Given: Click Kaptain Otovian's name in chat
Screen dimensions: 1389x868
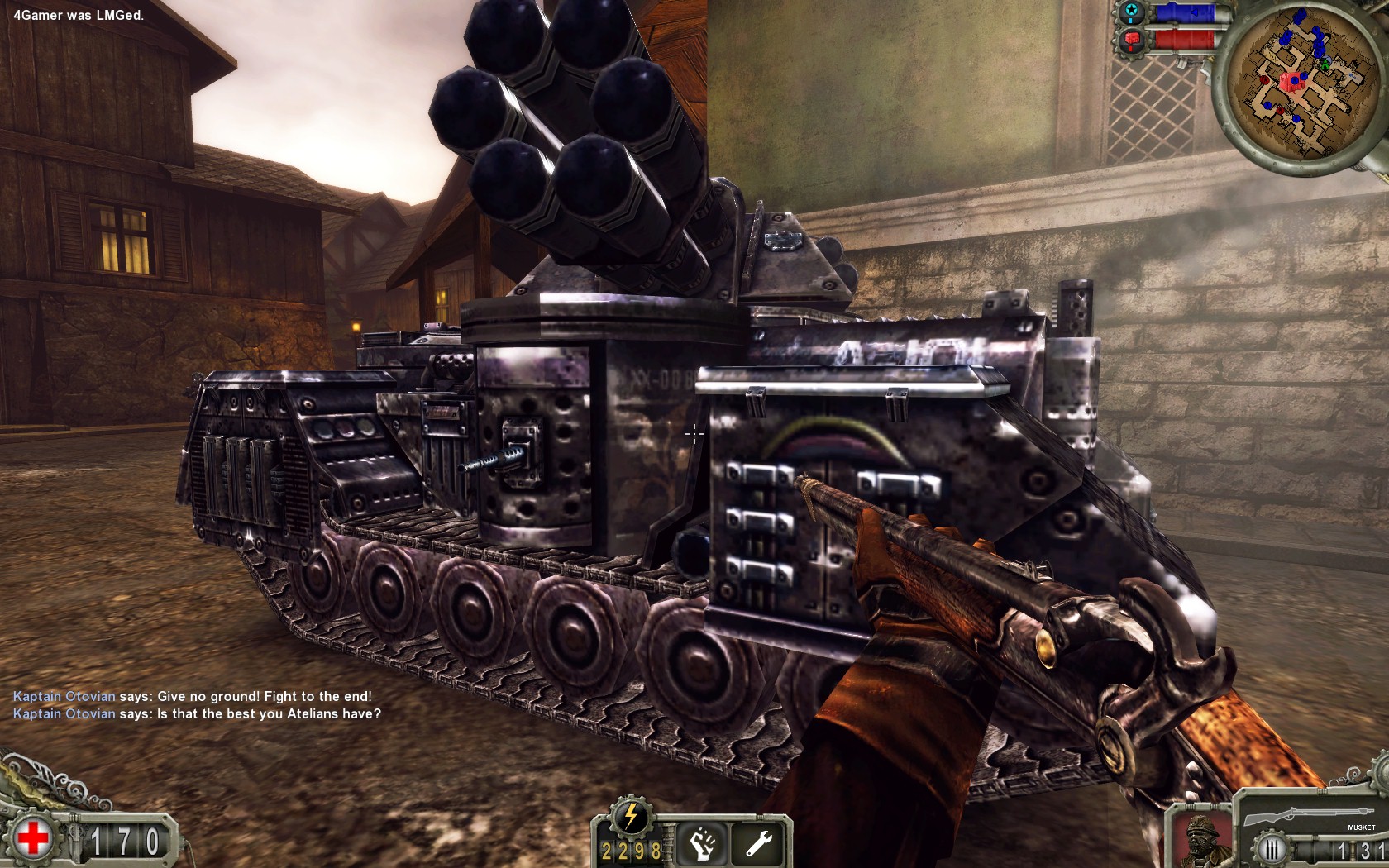Looking at the screenshot, I should point(62,696).
